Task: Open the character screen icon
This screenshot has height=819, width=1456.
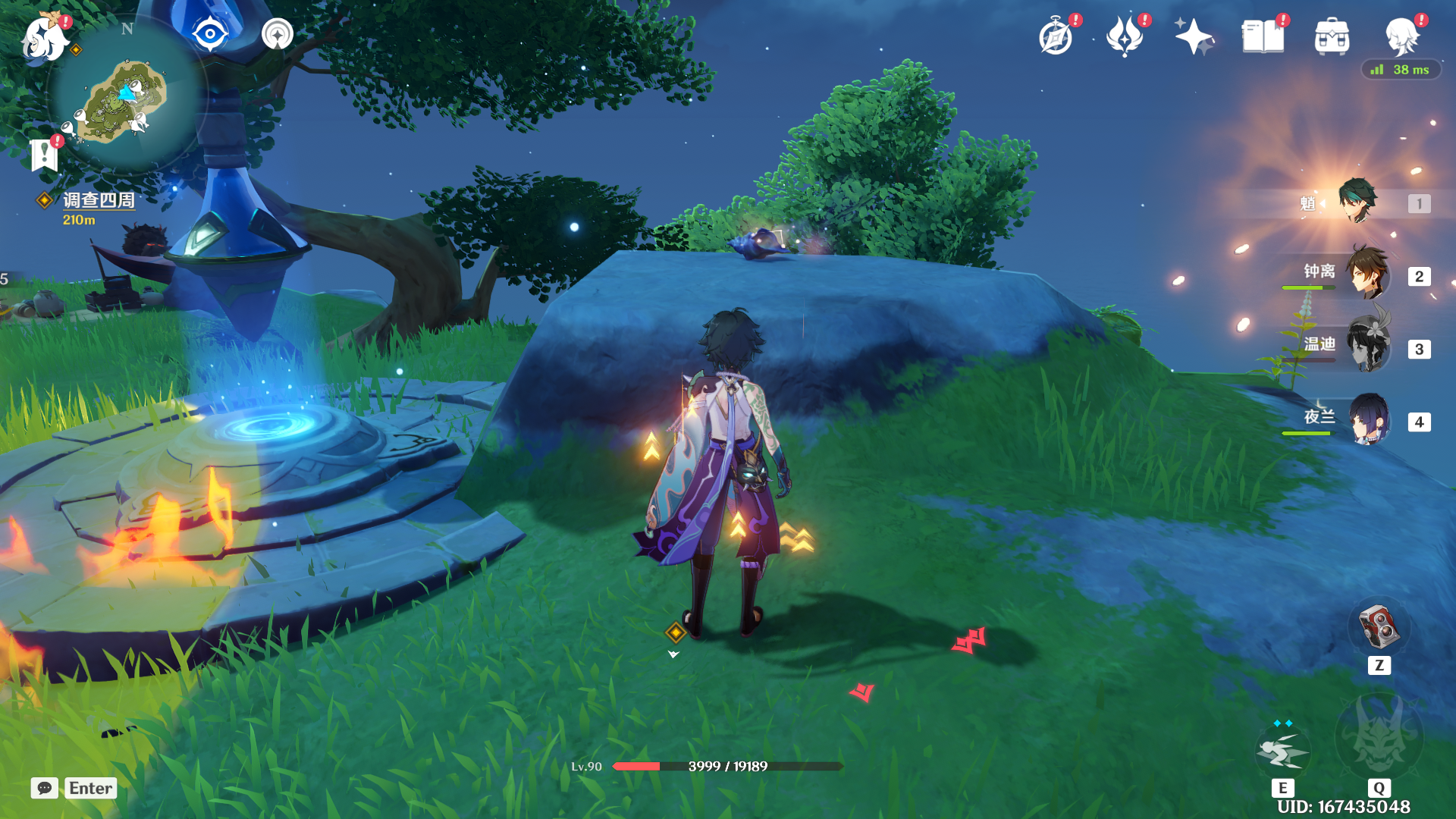Action: (x=1401, y=36)
